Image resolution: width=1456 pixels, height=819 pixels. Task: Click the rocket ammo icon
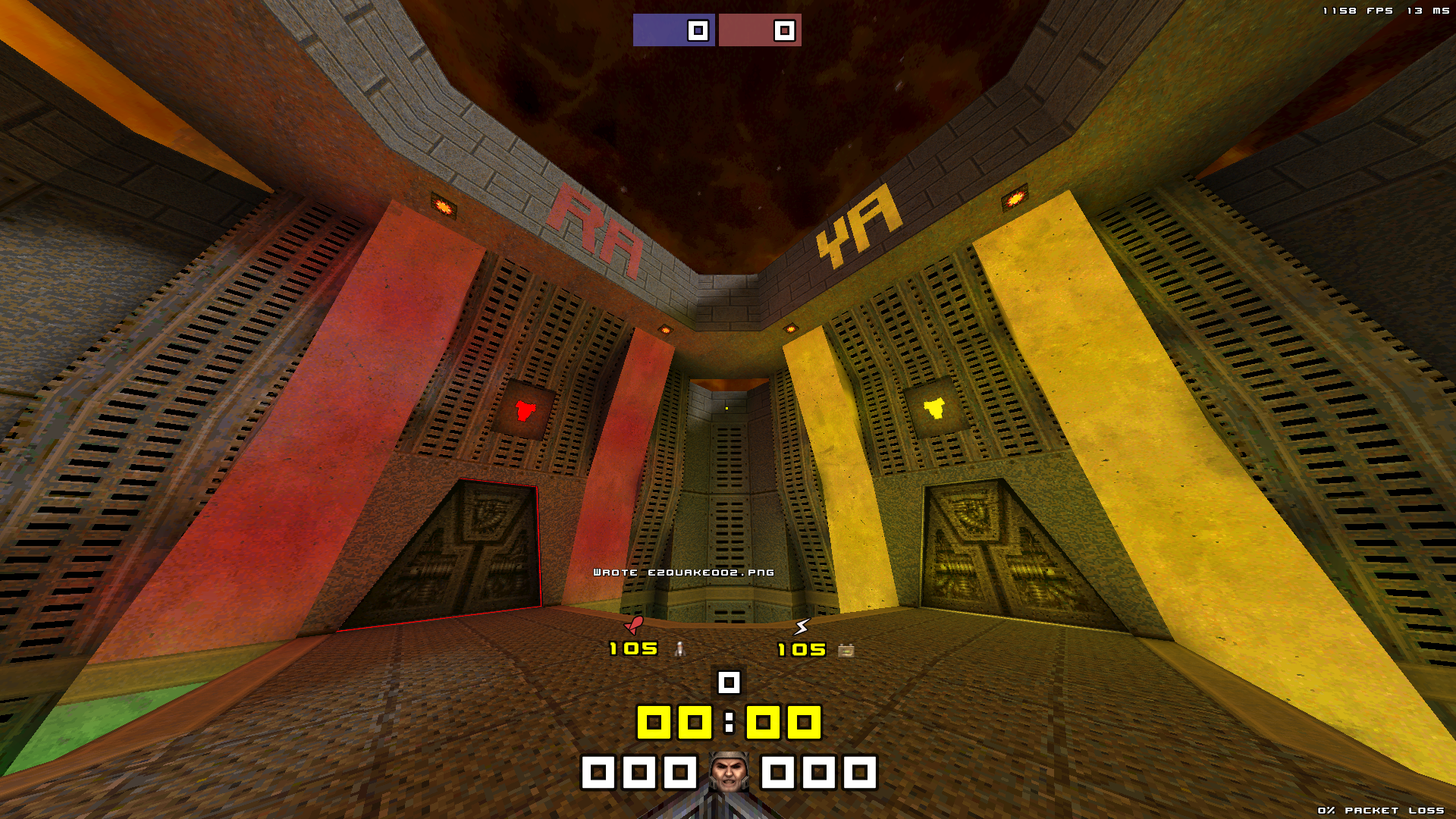click(x=680, y=649)
